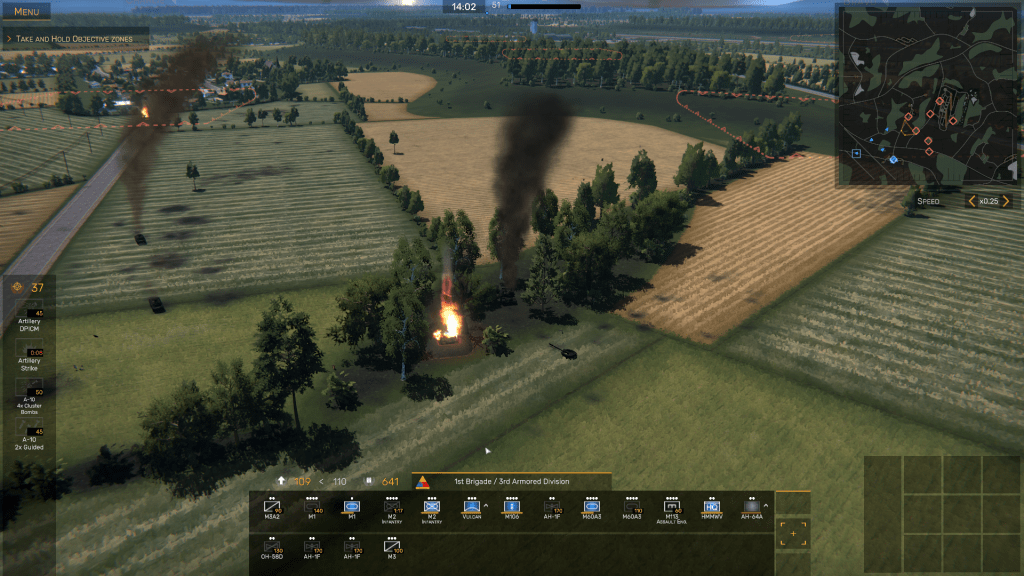Decrease game speed with left arrow
Screen dimensions: 1024x576
pos(969,201)
